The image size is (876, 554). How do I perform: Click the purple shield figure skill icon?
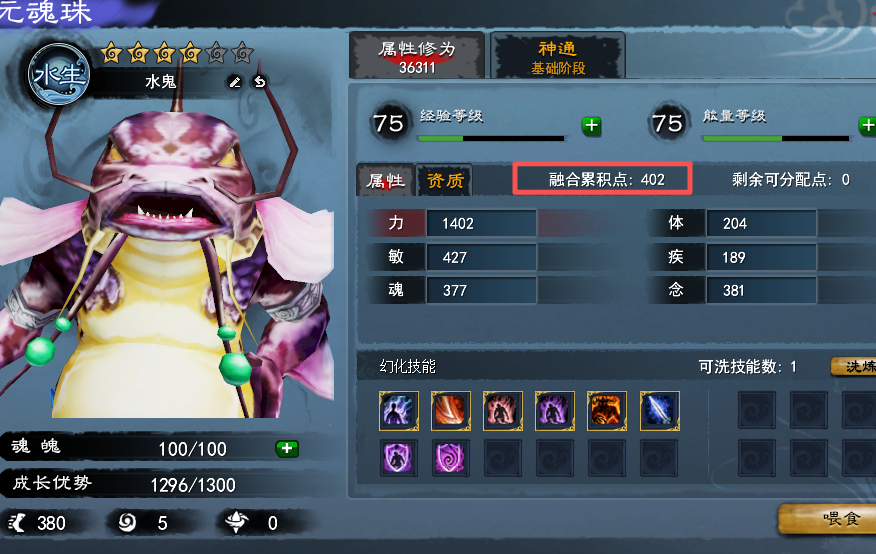point(399,458)
